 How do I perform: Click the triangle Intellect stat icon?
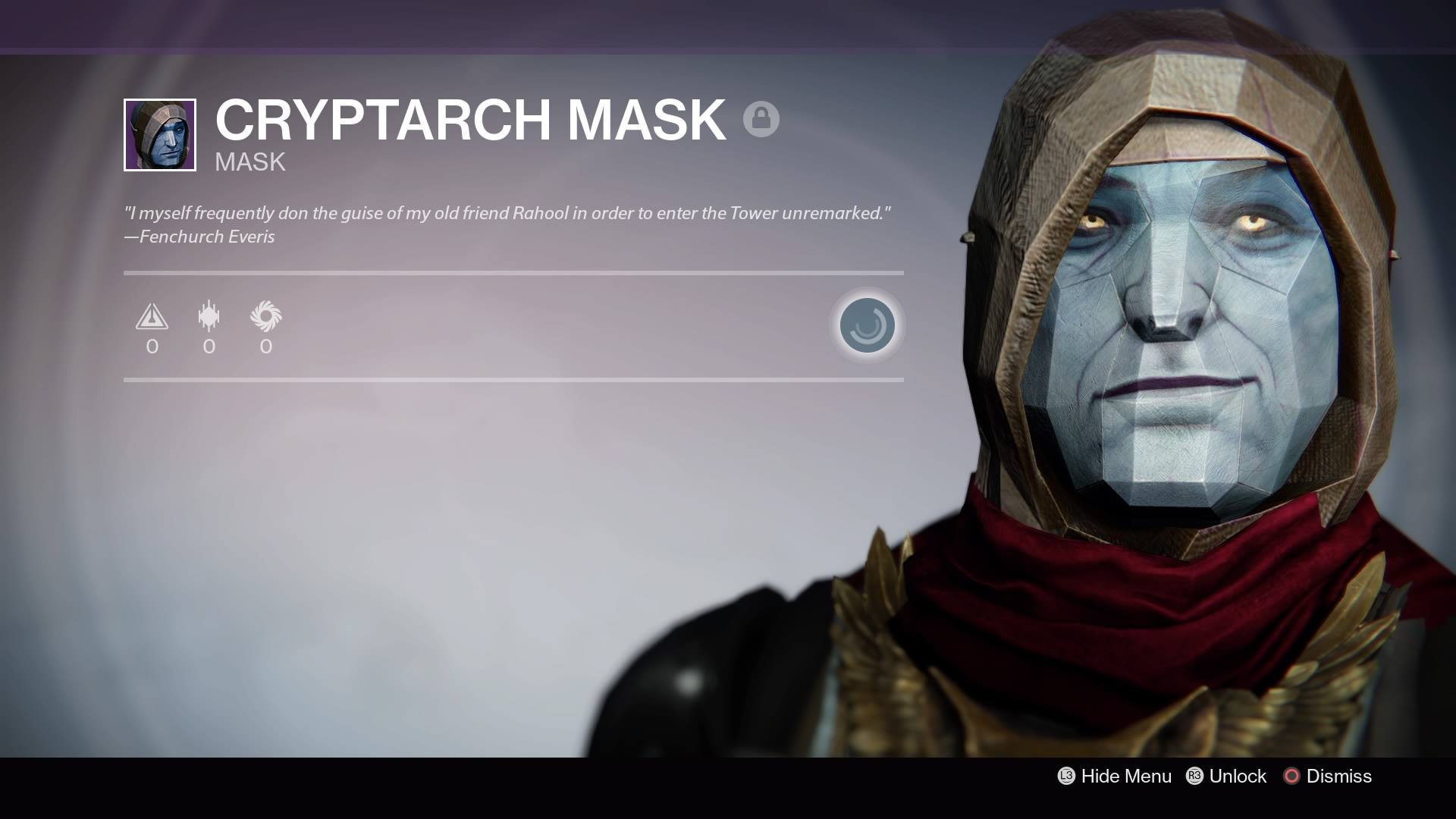click(152, 316)
